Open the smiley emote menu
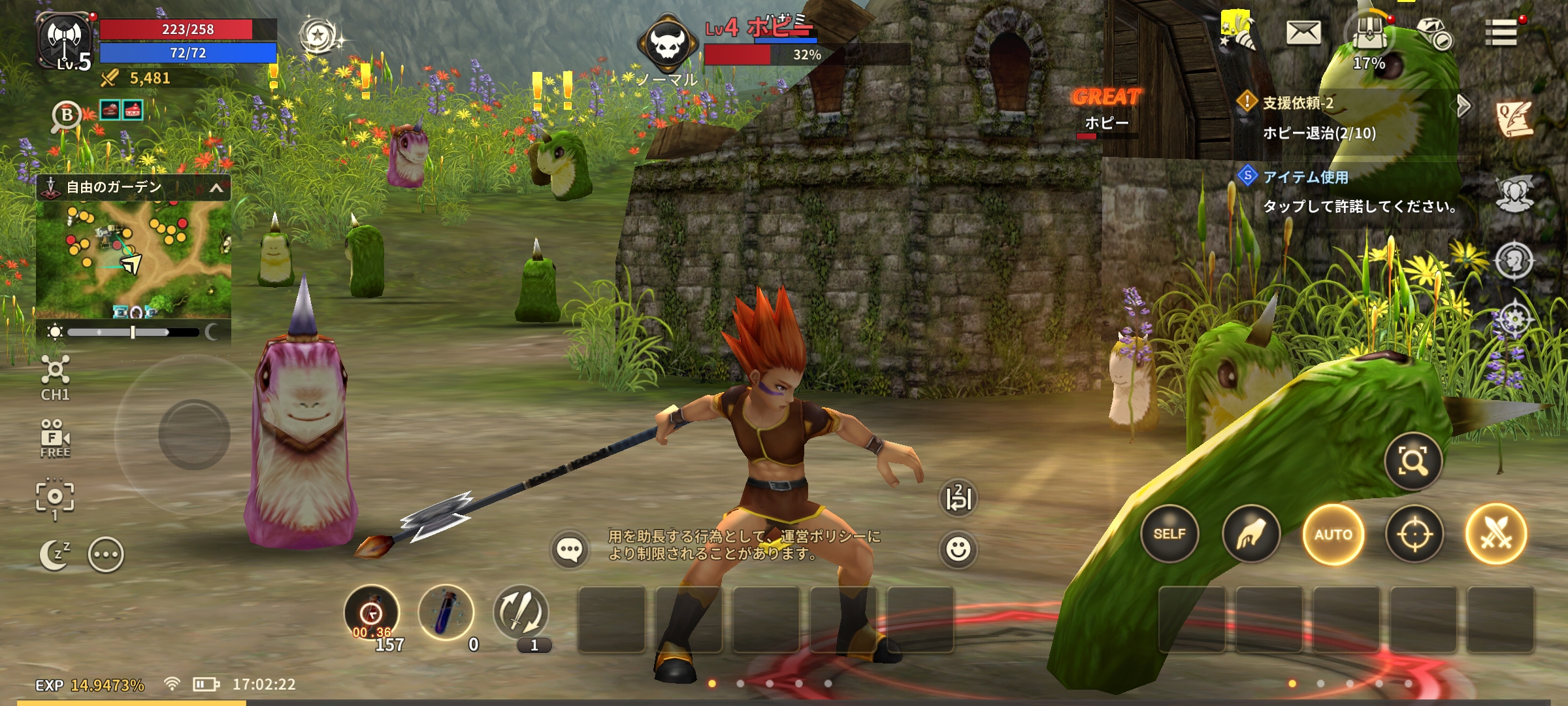This screenshot has height=706, width=1568. [958, 549]
